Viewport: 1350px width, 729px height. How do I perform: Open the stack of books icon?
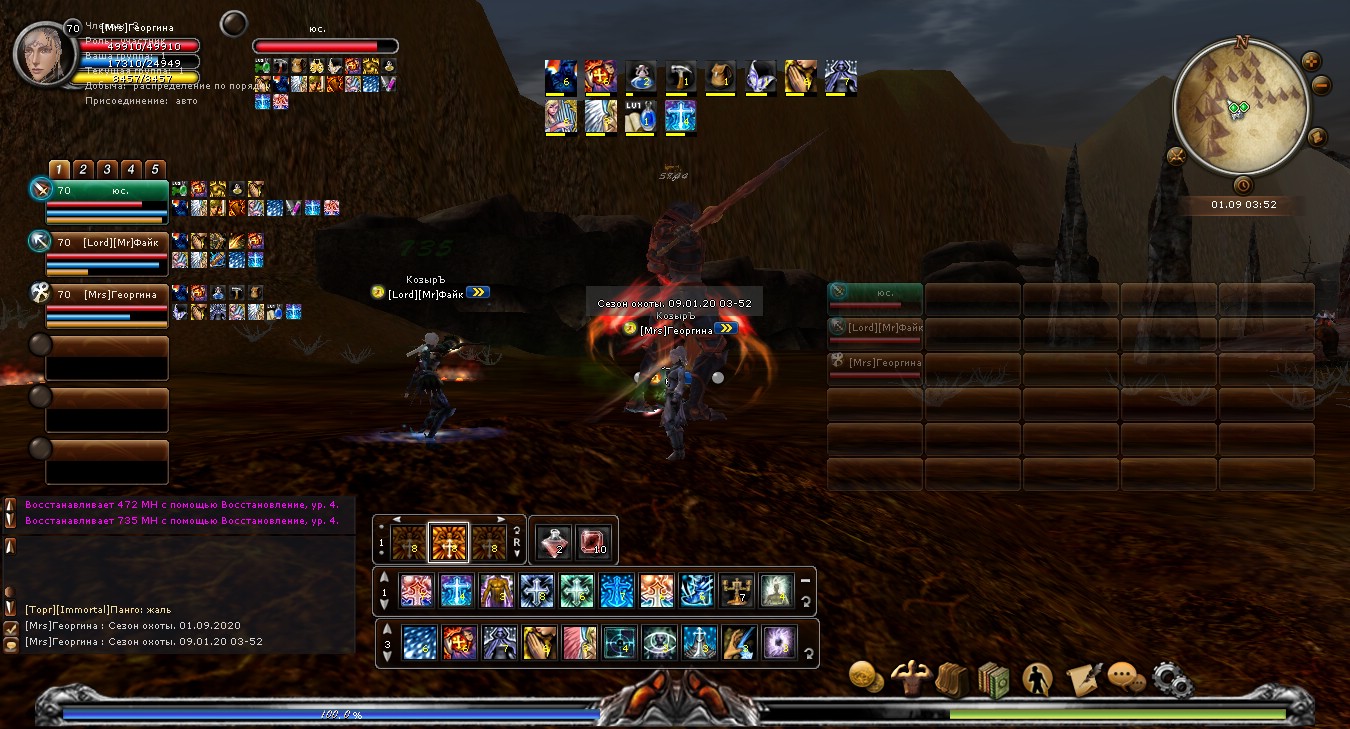pyautogui.click(x=994, y=679)
